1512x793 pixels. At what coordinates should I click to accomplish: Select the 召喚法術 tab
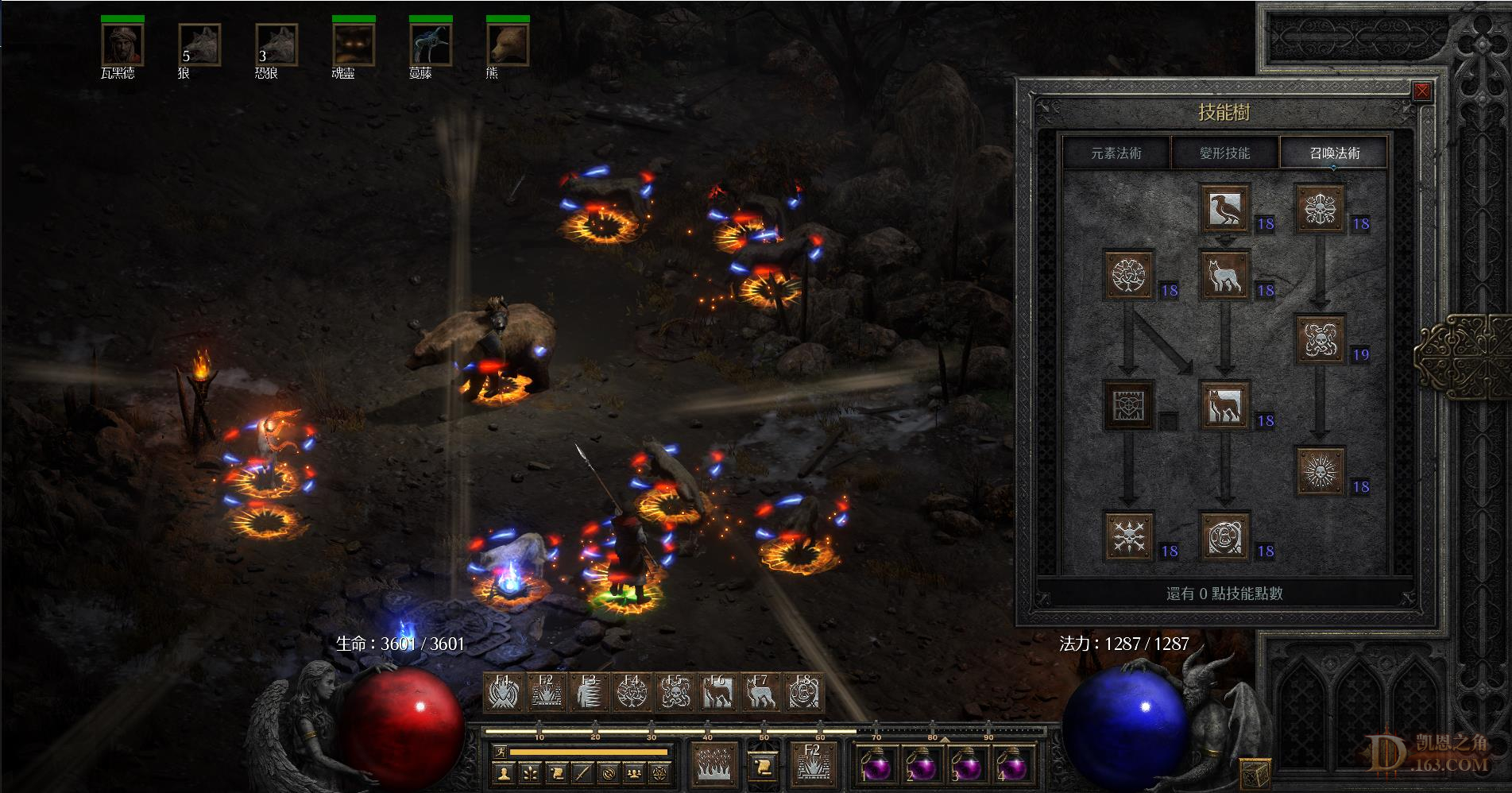tap(1334, 153)
